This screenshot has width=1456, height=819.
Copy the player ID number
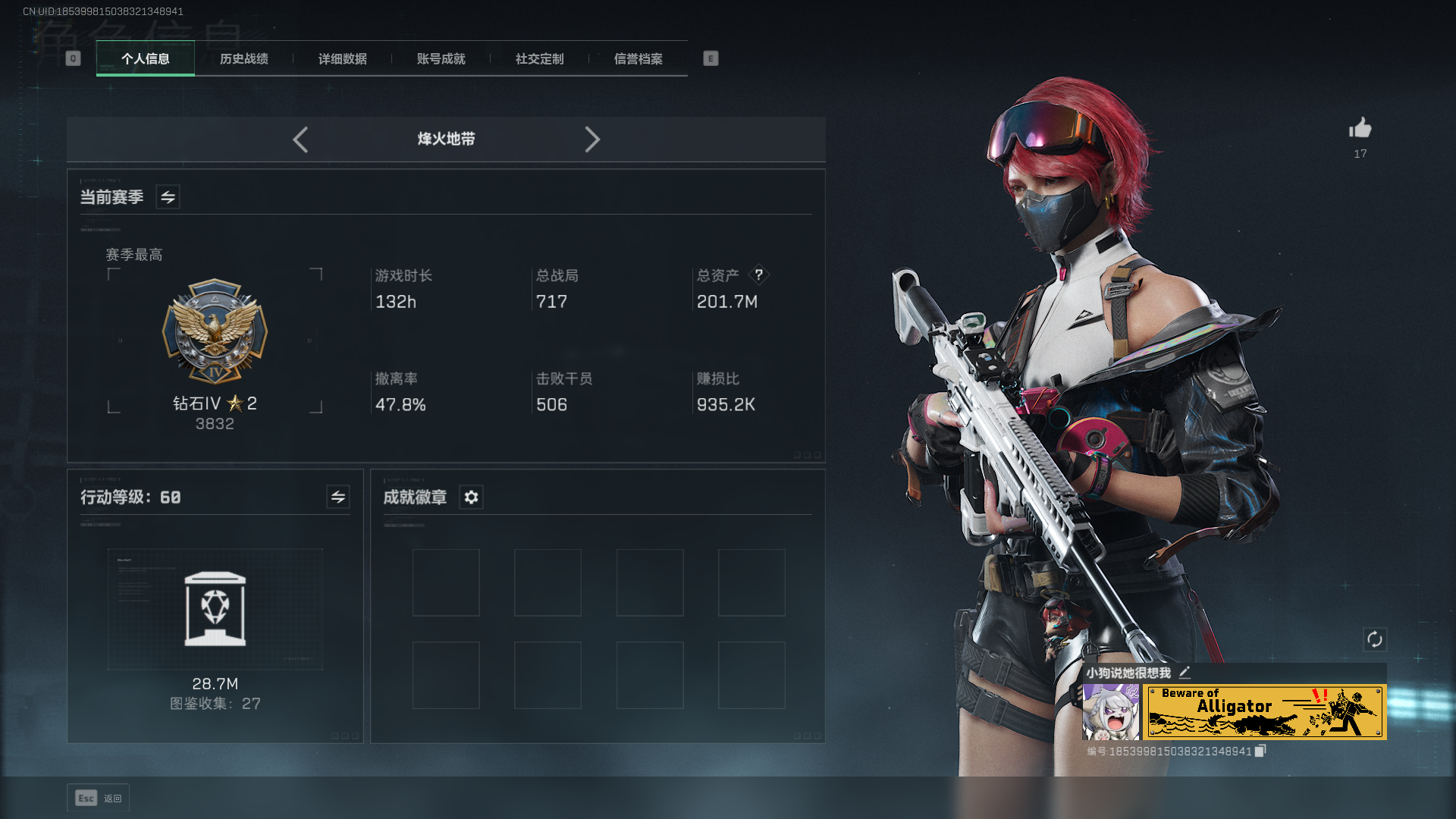(x=1260, y=751)
